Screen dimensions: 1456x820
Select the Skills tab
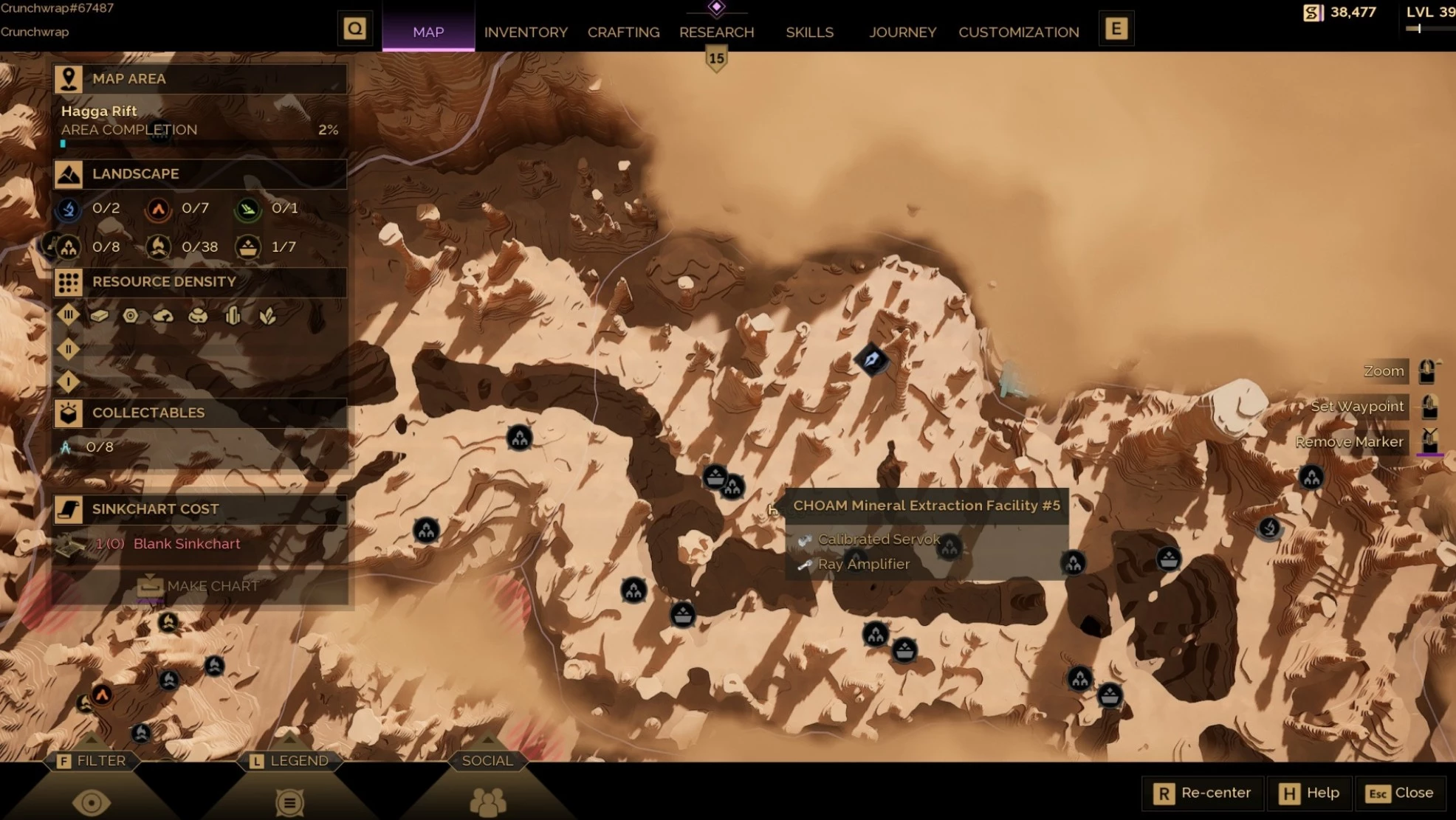click(809, 32)
